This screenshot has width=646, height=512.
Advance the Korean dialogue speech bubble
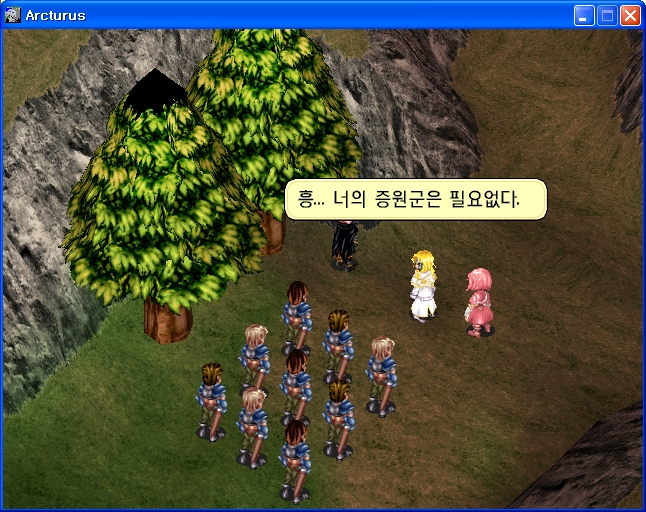pyautogui.click(x=416, y=199)
